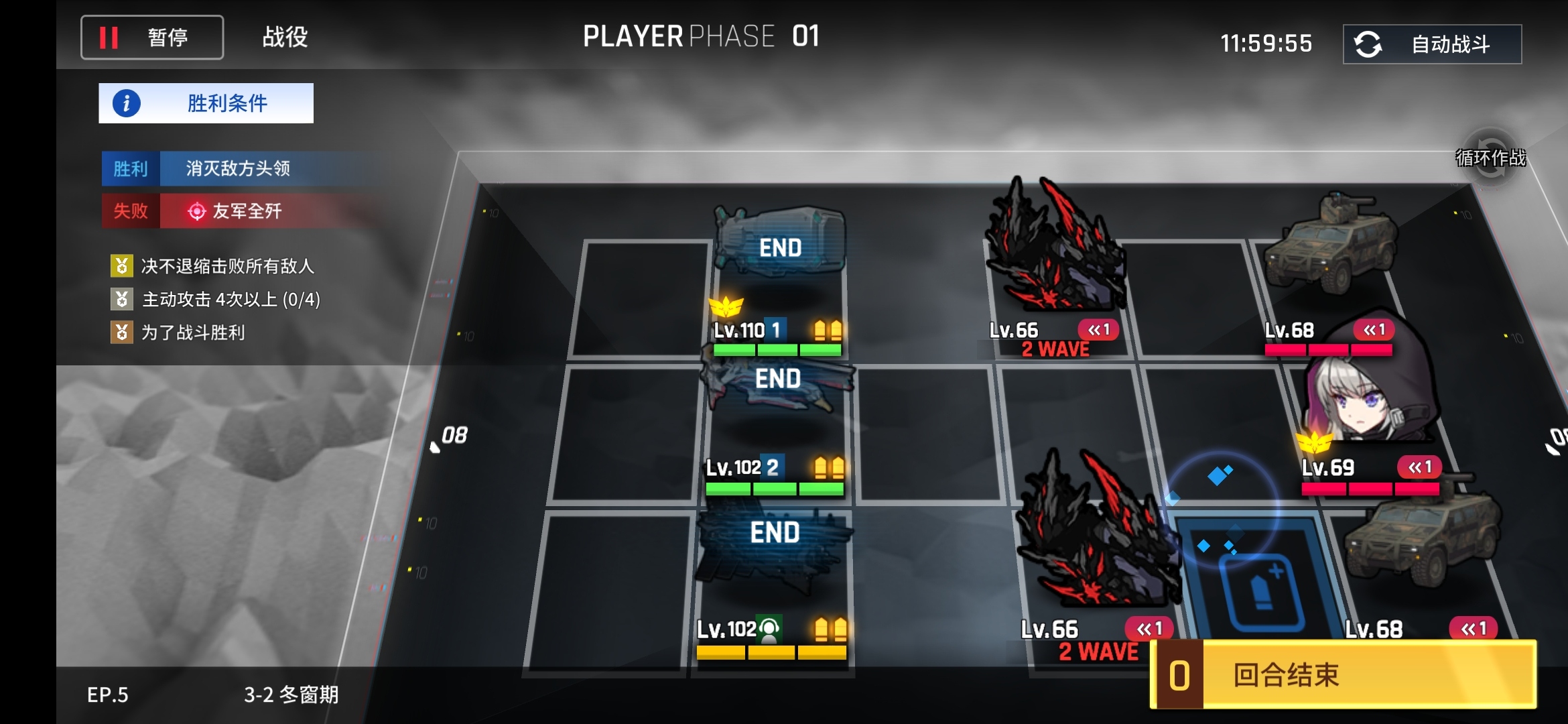
Task: End the turn with 回合结束
Action: click(x=1344, y=674)
